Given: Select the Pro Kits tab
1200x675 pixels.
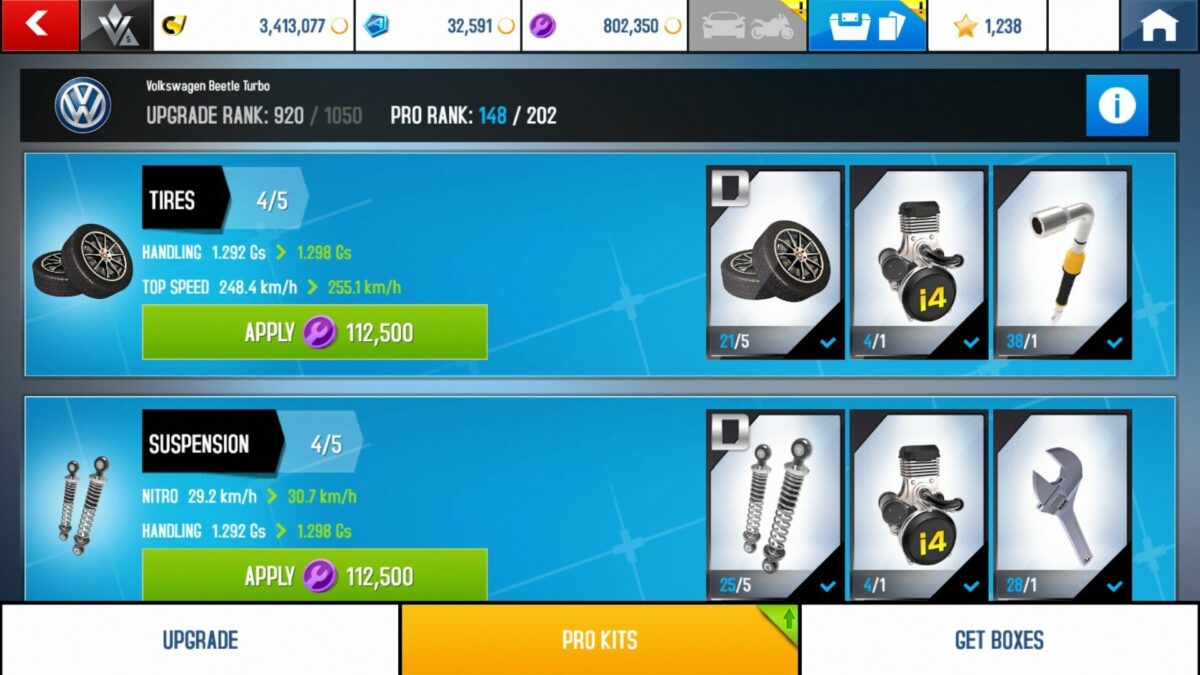Looking at the screenshot, I should click(599, 640).
